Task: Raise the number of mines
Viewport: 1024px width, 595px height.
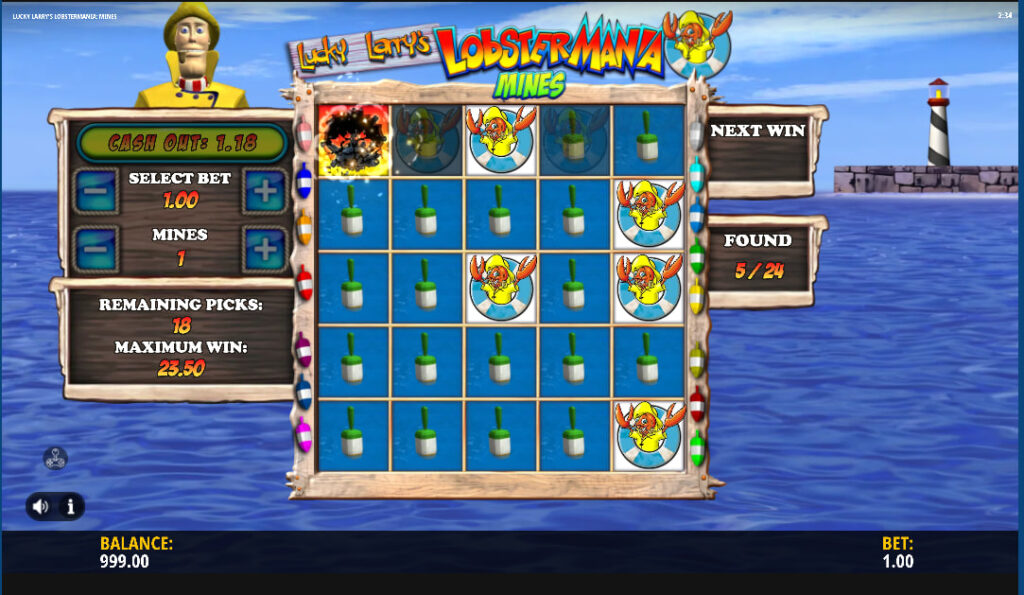Action: 265,248
